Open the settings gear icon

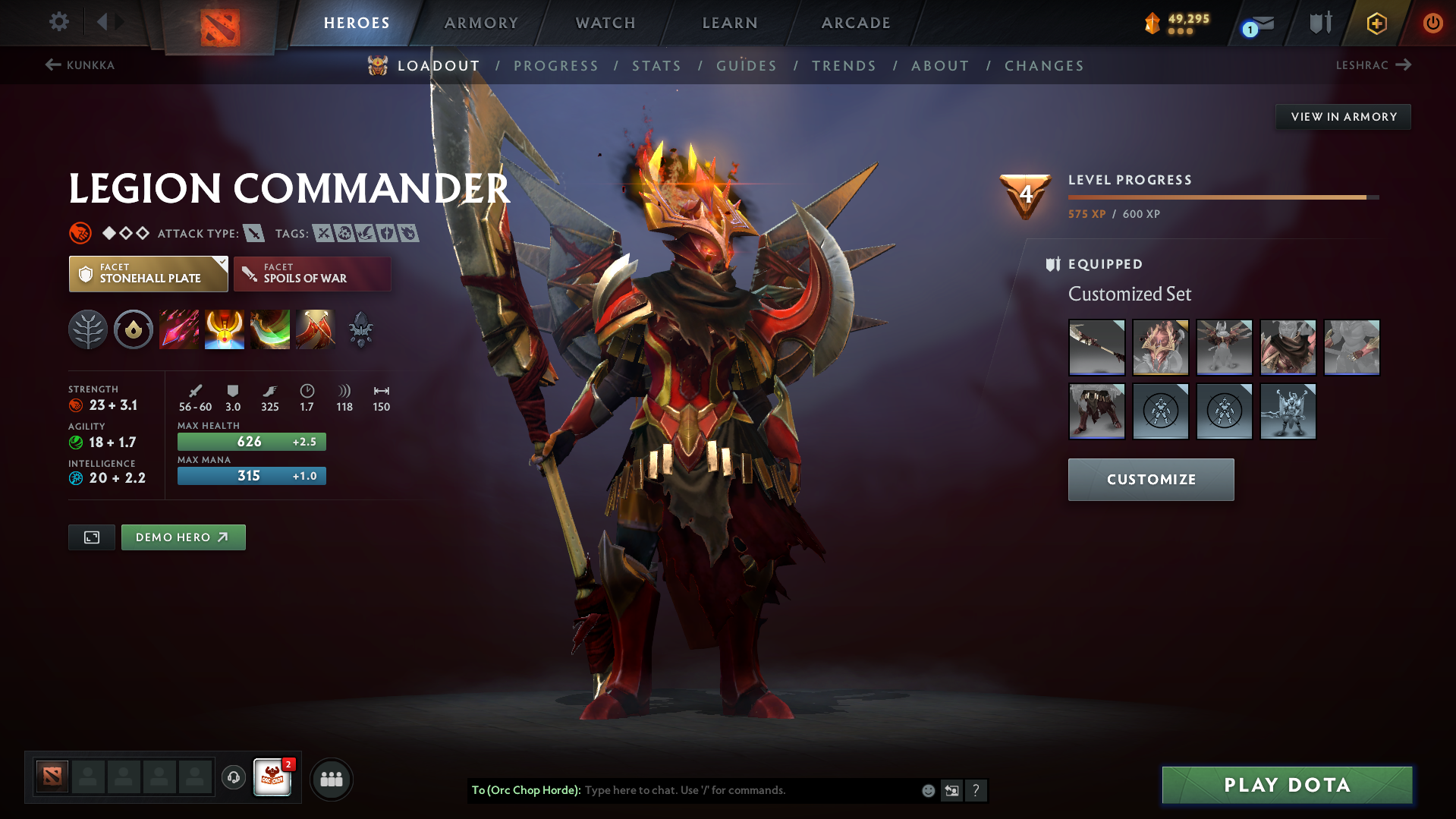pos(58,23)
